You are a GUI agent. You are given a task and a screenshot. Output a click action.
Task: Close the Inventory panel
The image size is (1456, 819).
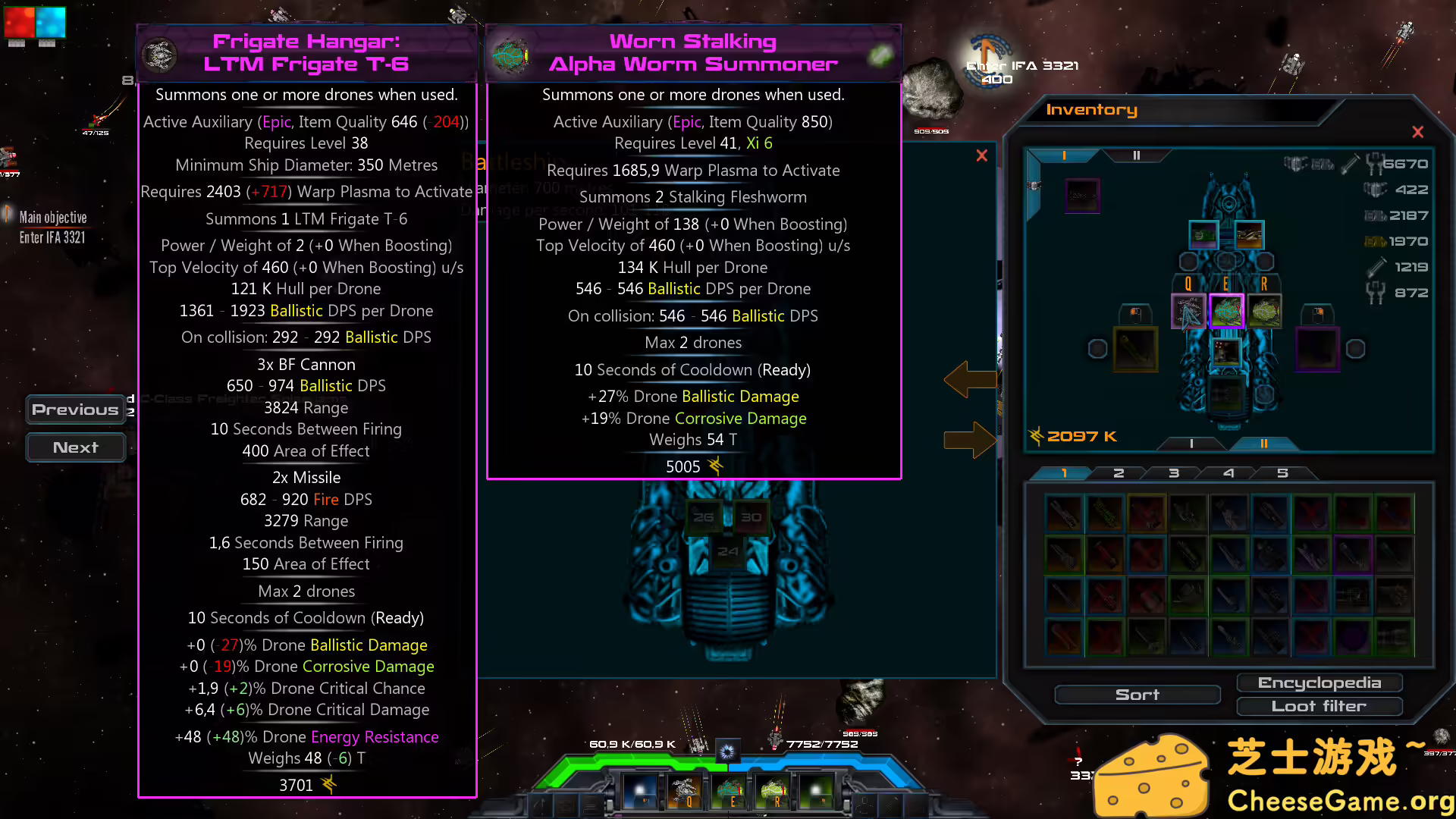pyautogui.click(x=1417, y=132)
